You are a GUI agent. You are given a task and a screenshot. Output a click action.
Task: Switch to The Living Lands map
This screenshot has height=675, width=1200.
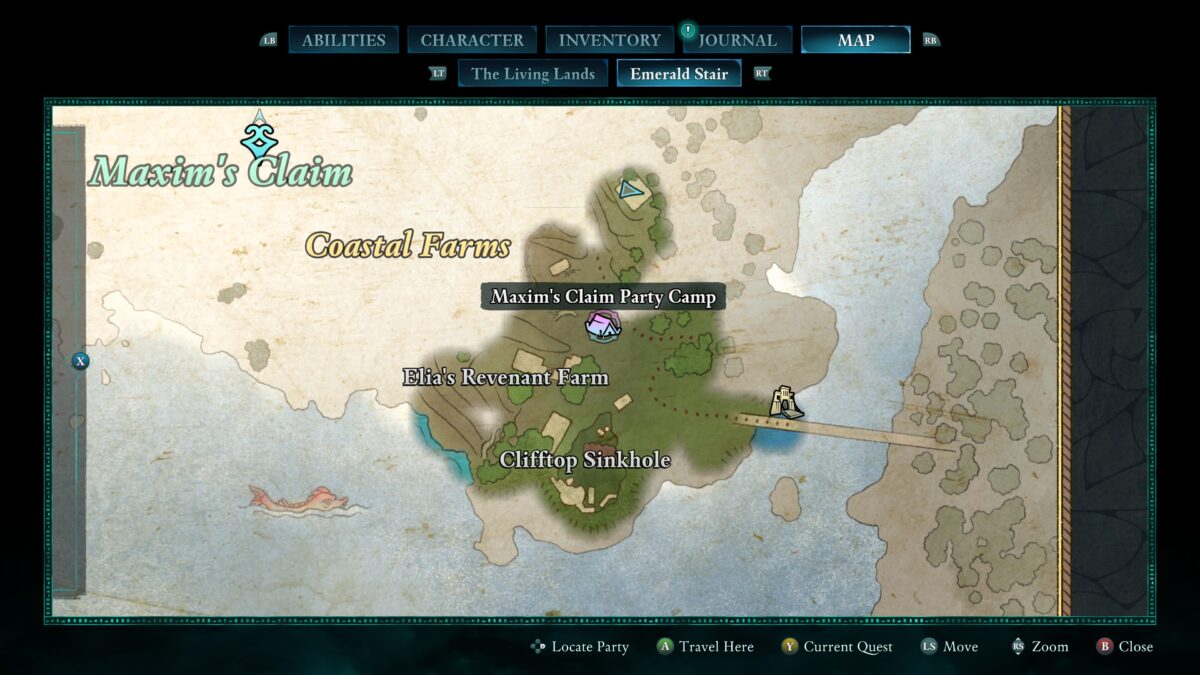(532, 73)
